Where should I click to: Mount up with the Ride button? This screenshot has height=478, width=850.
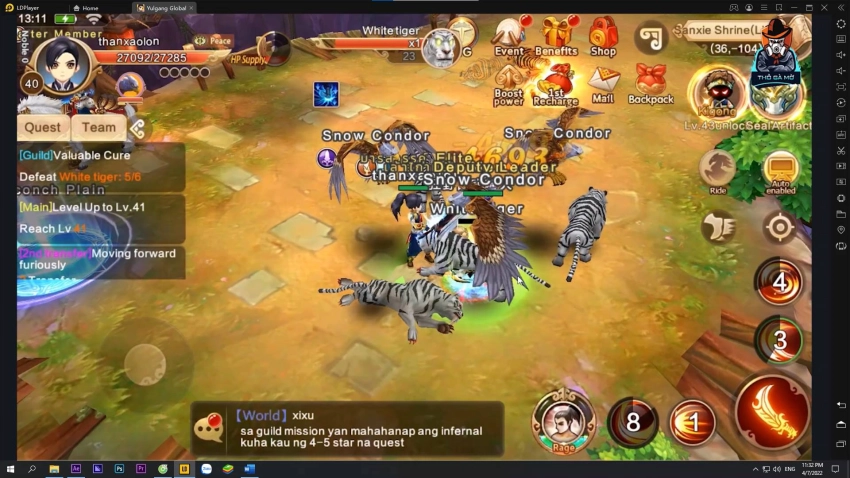[x=718, y=170]
